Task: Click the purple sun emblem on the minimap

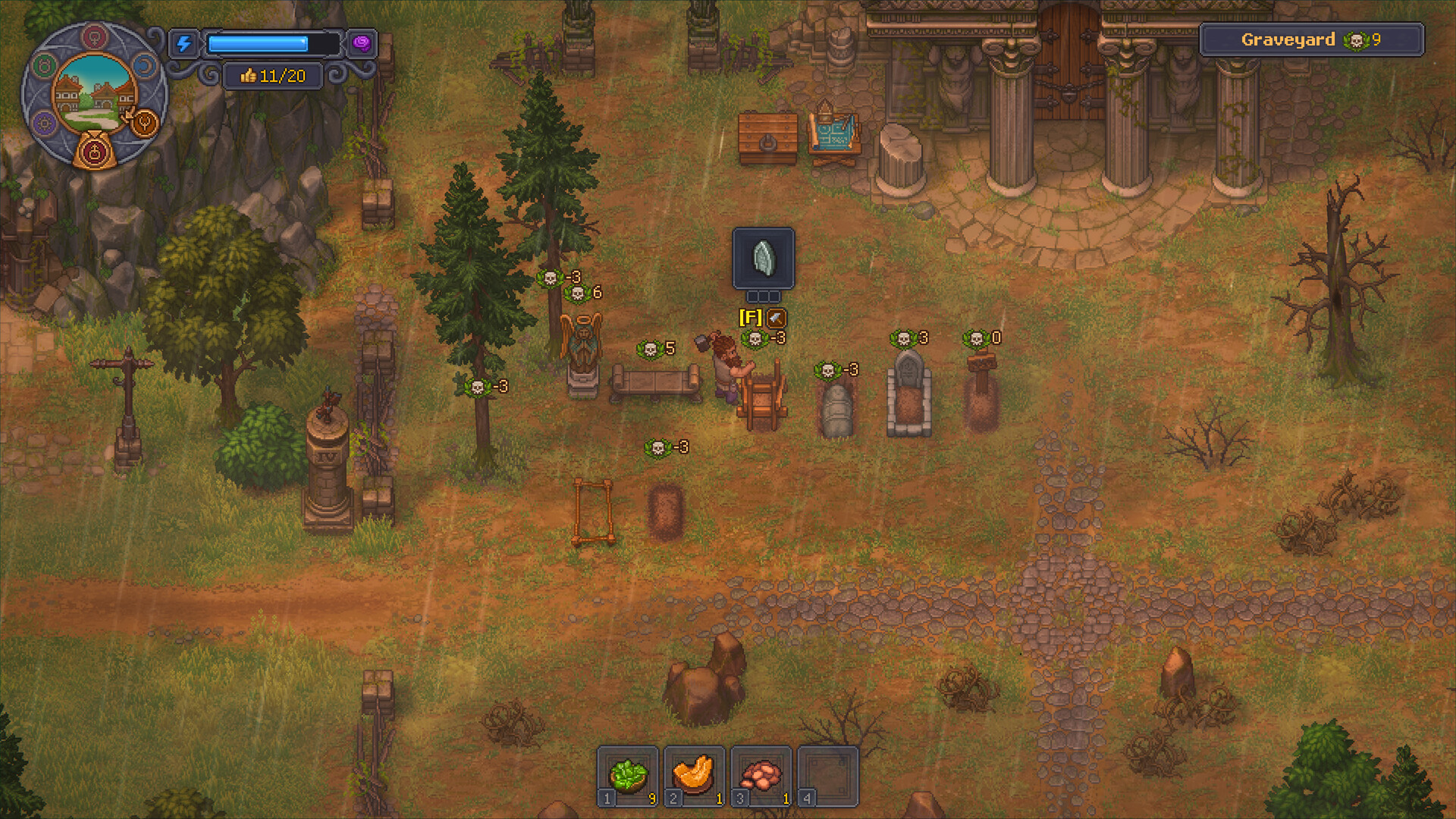Action: click(x=43, y=123)
